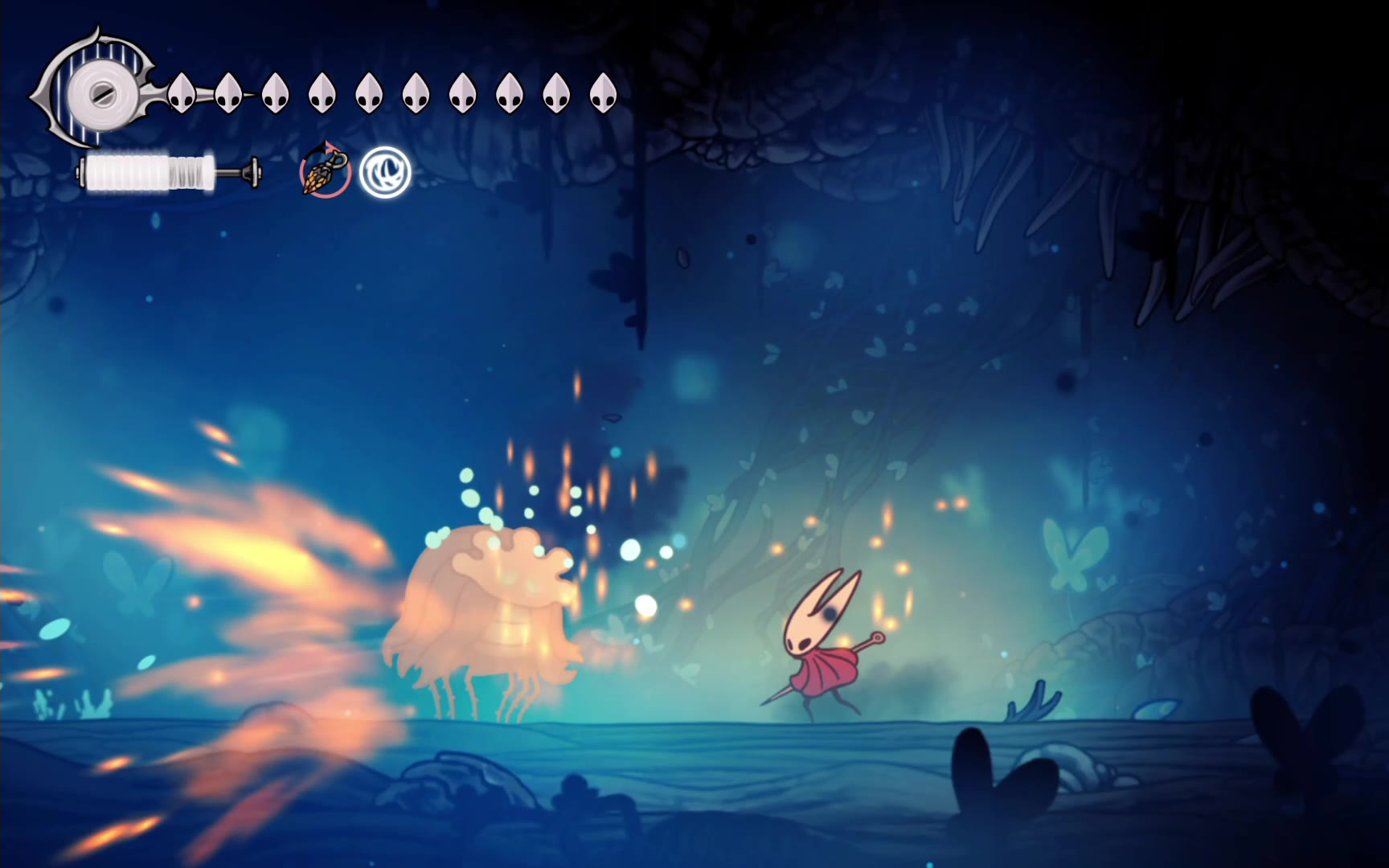Activate the white swirl silk skill icon

pos(385,172)
